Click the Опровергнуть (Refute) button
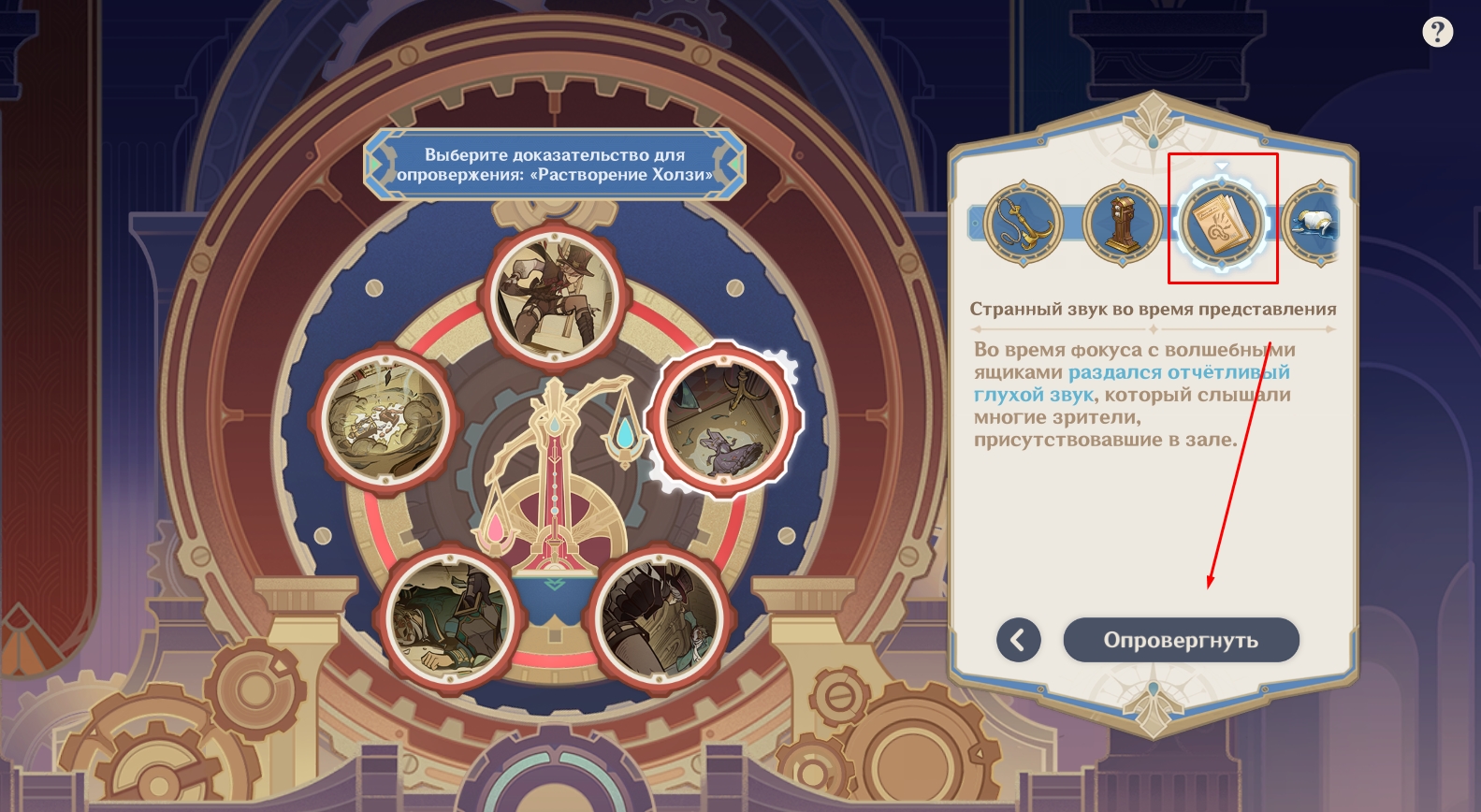1481x812 pixels. point(1181,640)
